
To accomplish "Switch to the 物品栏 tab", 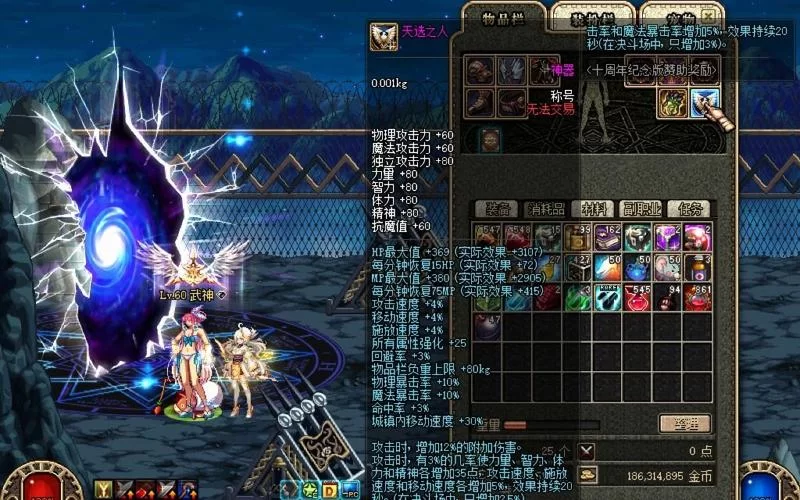I will tap(501, 19).
